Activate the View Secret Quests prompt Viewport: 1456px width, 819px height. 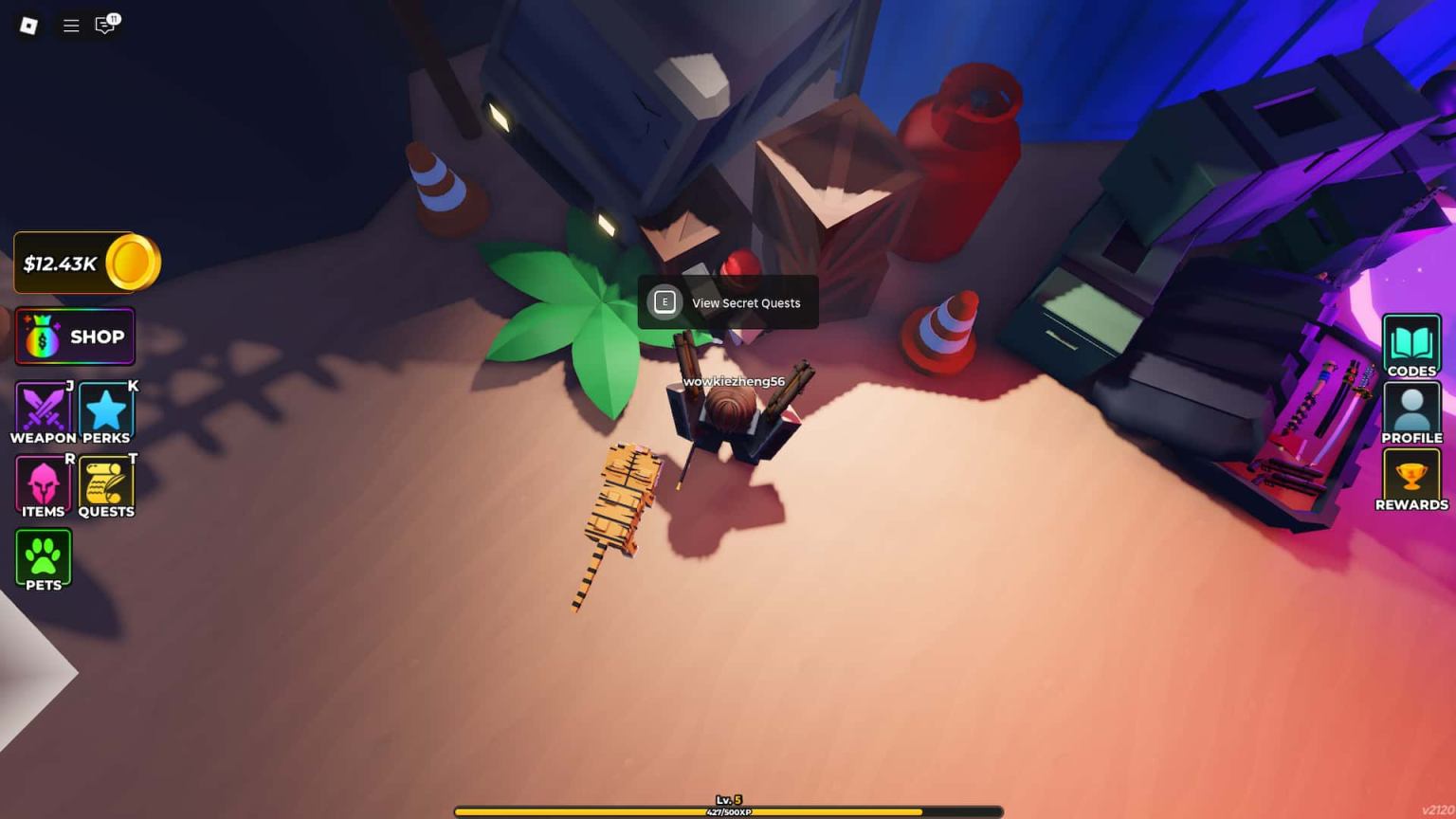[x=728, y=302]
